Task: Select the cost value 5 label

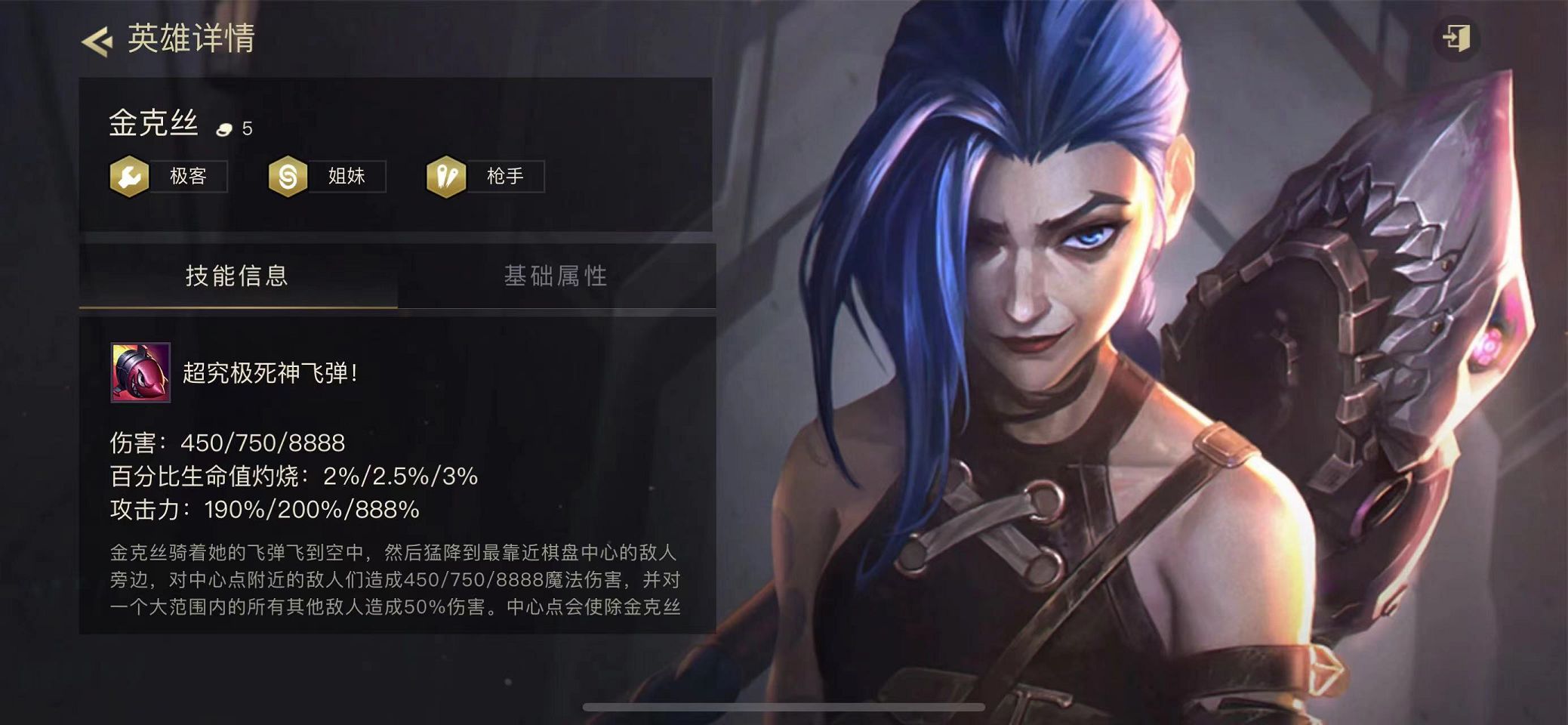Action: click(246, 127)
